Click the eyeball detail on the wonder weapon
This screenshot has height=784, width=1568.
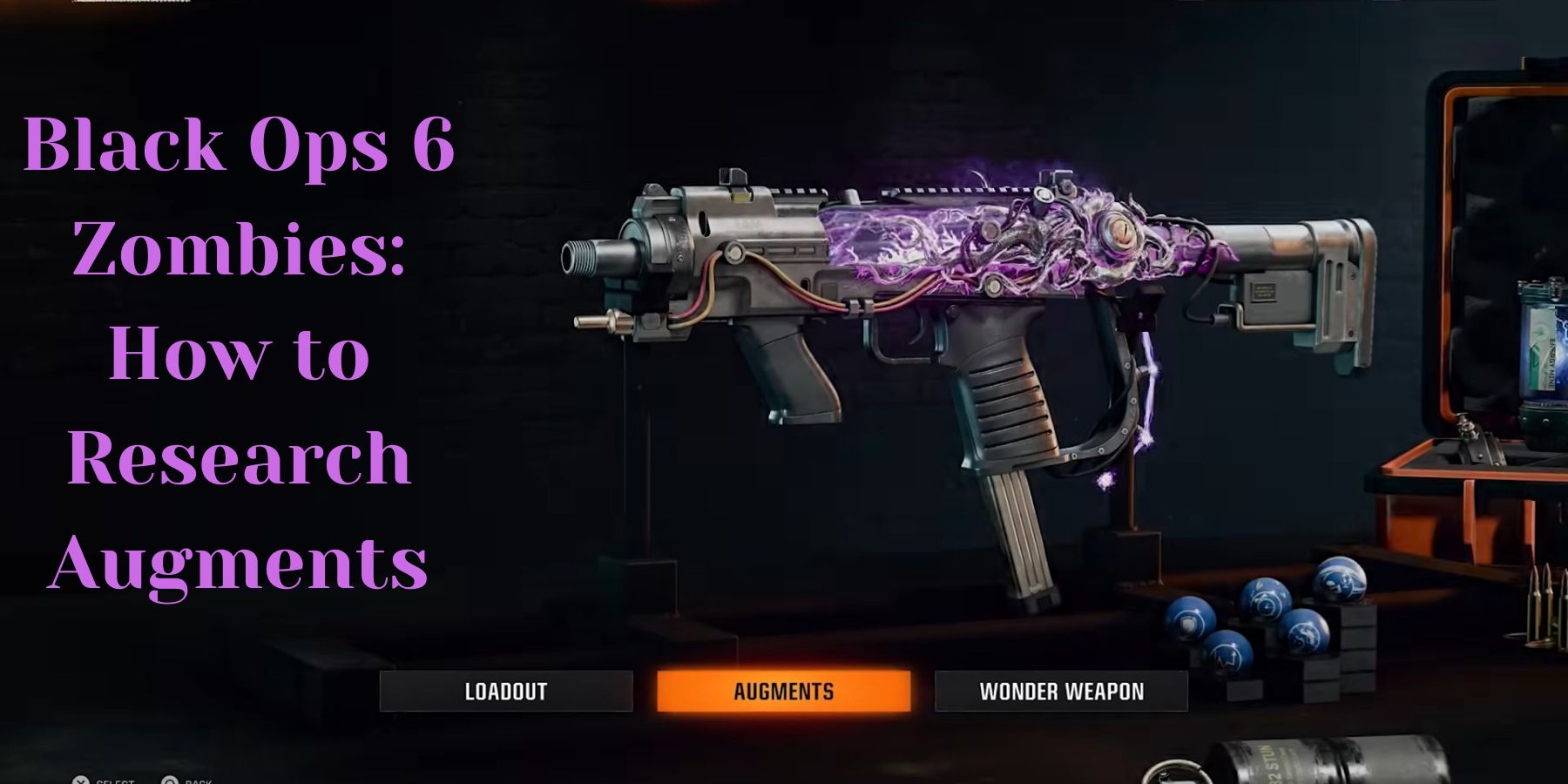(1123, 229)
